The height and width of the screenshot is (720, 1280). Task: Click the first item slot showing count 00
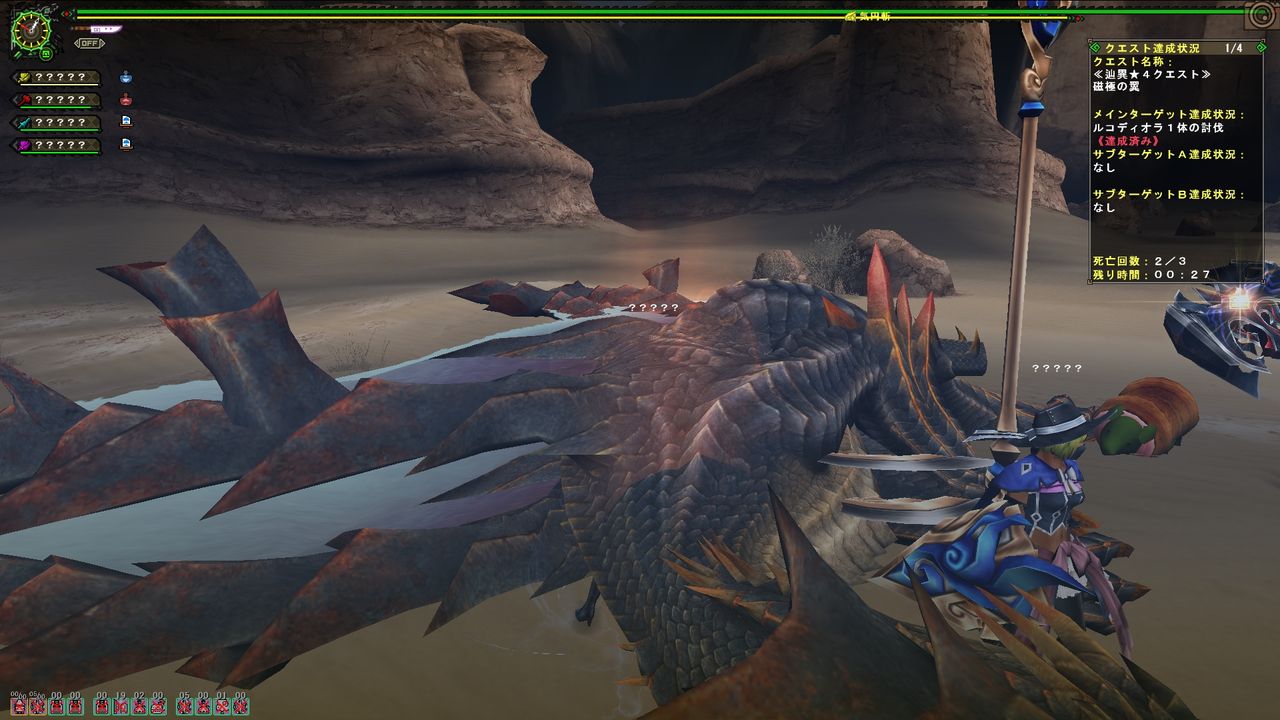(x=18, y=707)
